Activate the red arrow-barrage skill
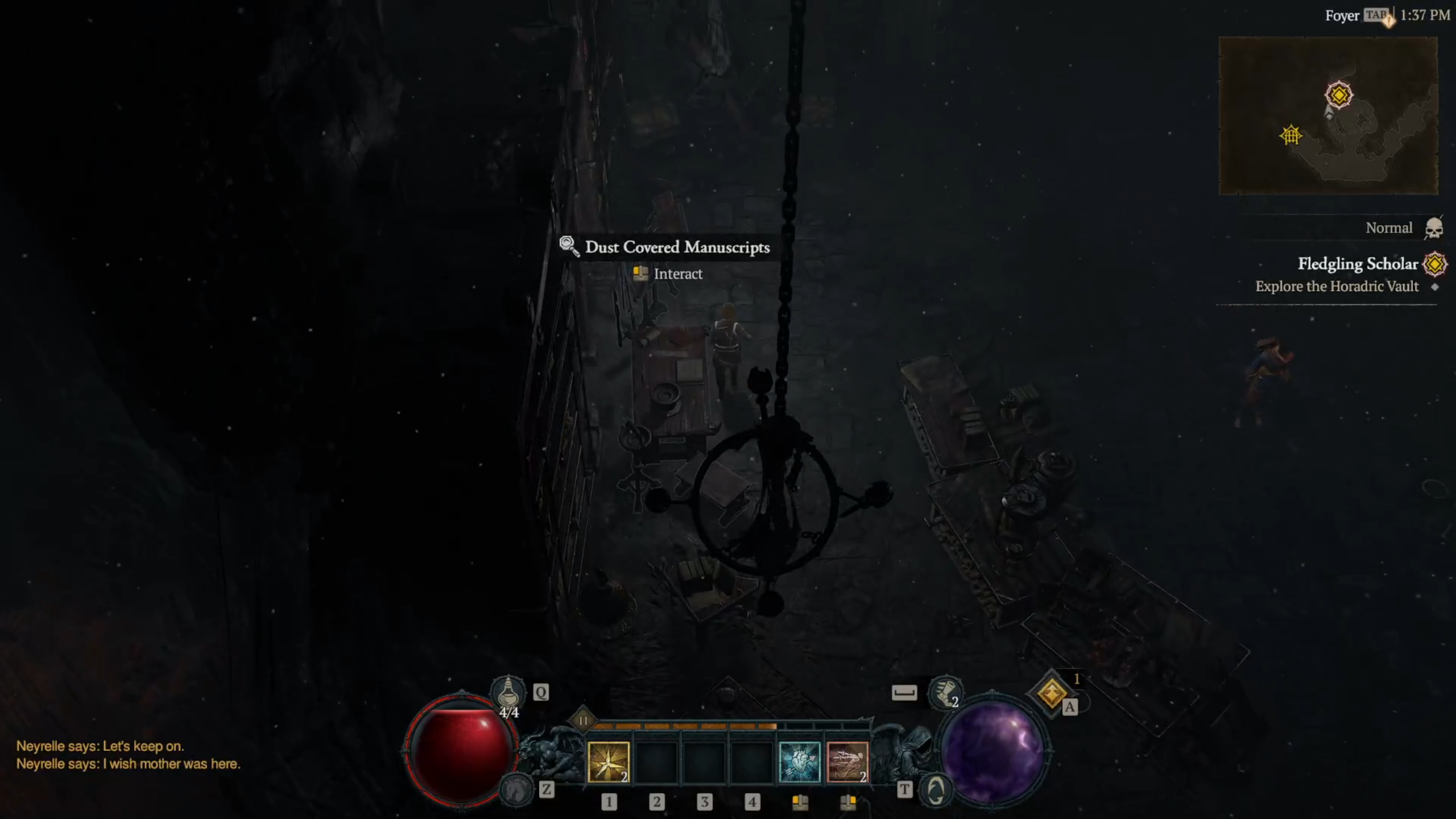Image resolution: width=1456 pixels, height=819 pixels. point(847,762)
